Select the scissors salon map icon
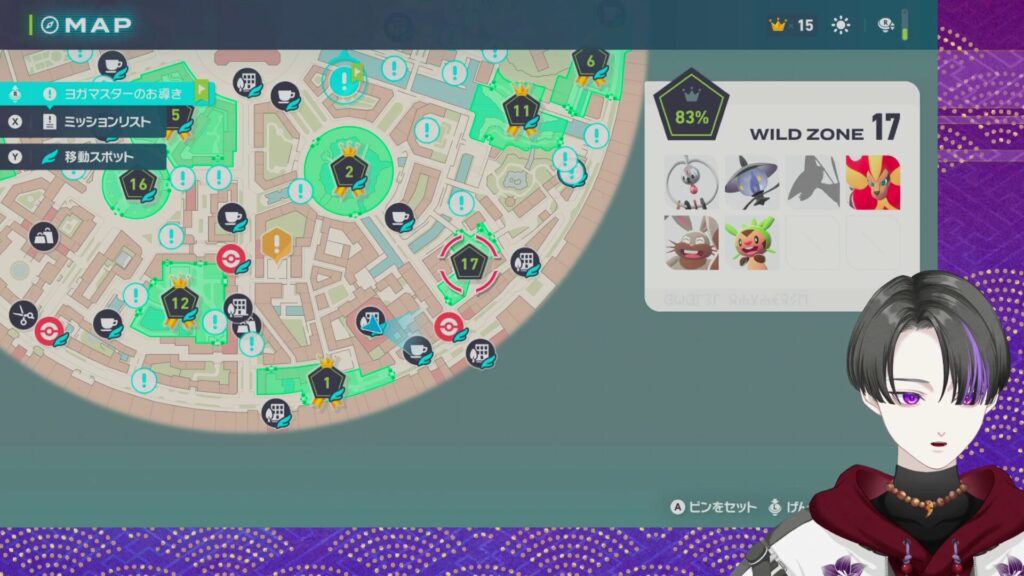The width and height of the screenshot is (1024, 576). (x=21, y=314)
